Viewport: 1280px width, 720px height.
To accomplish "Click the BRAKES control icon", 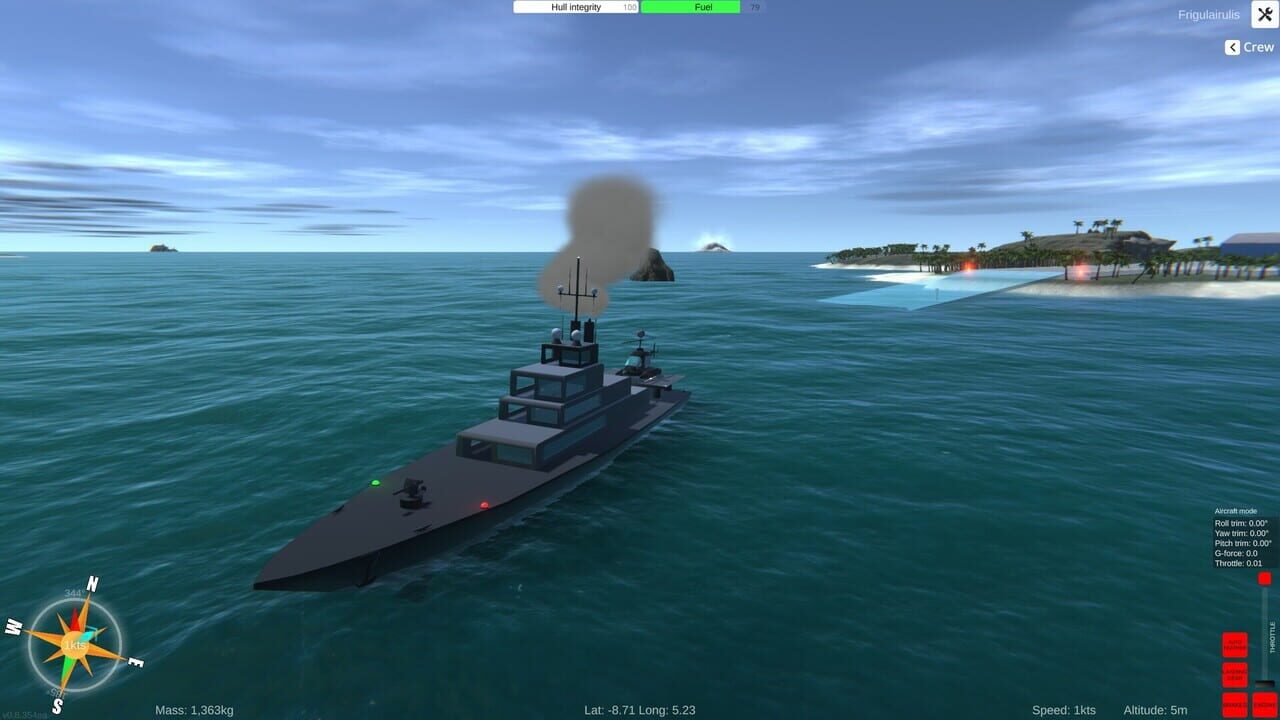I will coord(1233,706).
